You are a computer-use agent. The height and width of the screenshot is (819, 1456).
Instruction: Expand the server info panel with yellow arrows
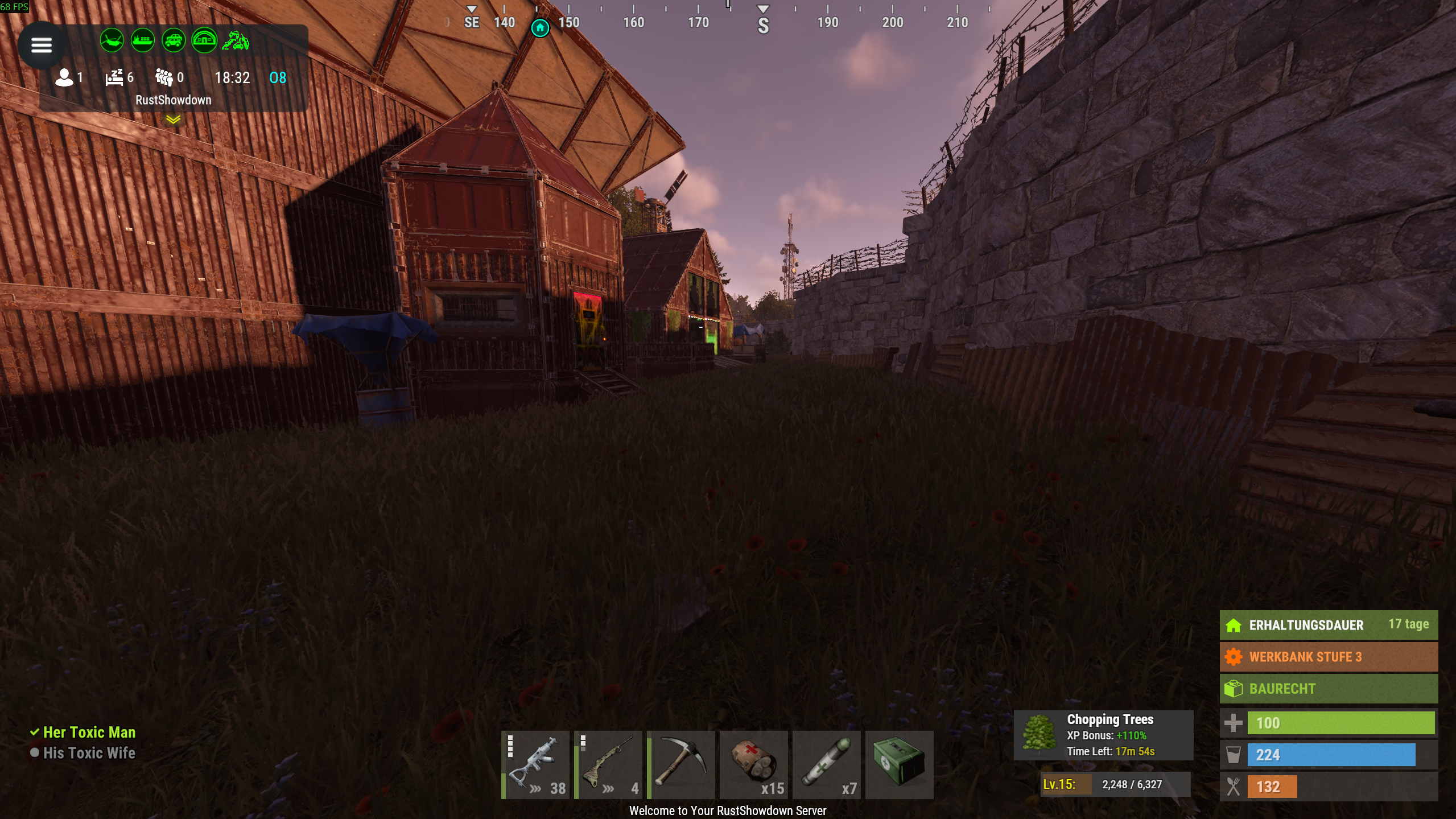coord(173,120)
